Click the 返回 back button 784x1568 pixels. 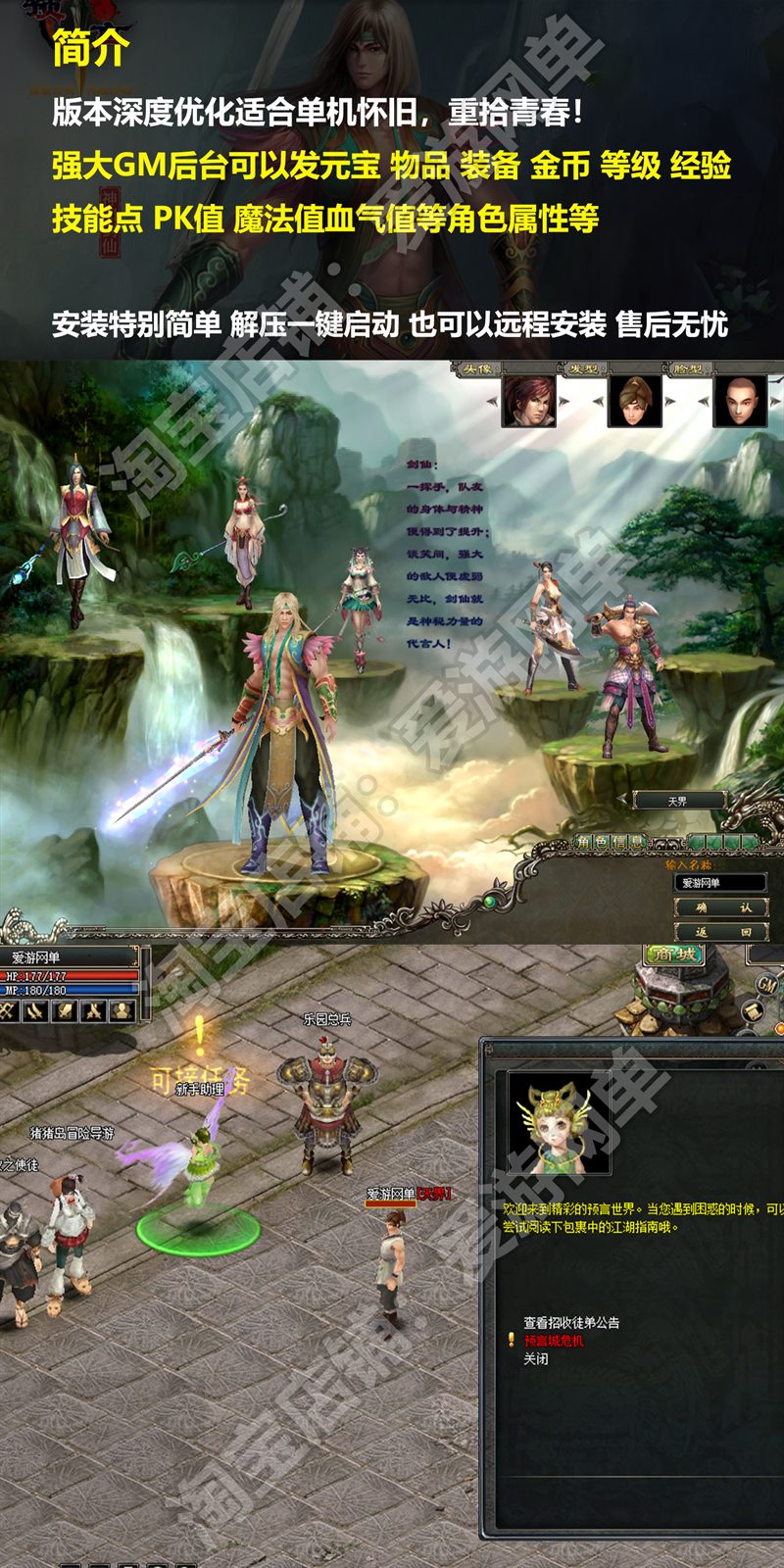tap(720, 932)
